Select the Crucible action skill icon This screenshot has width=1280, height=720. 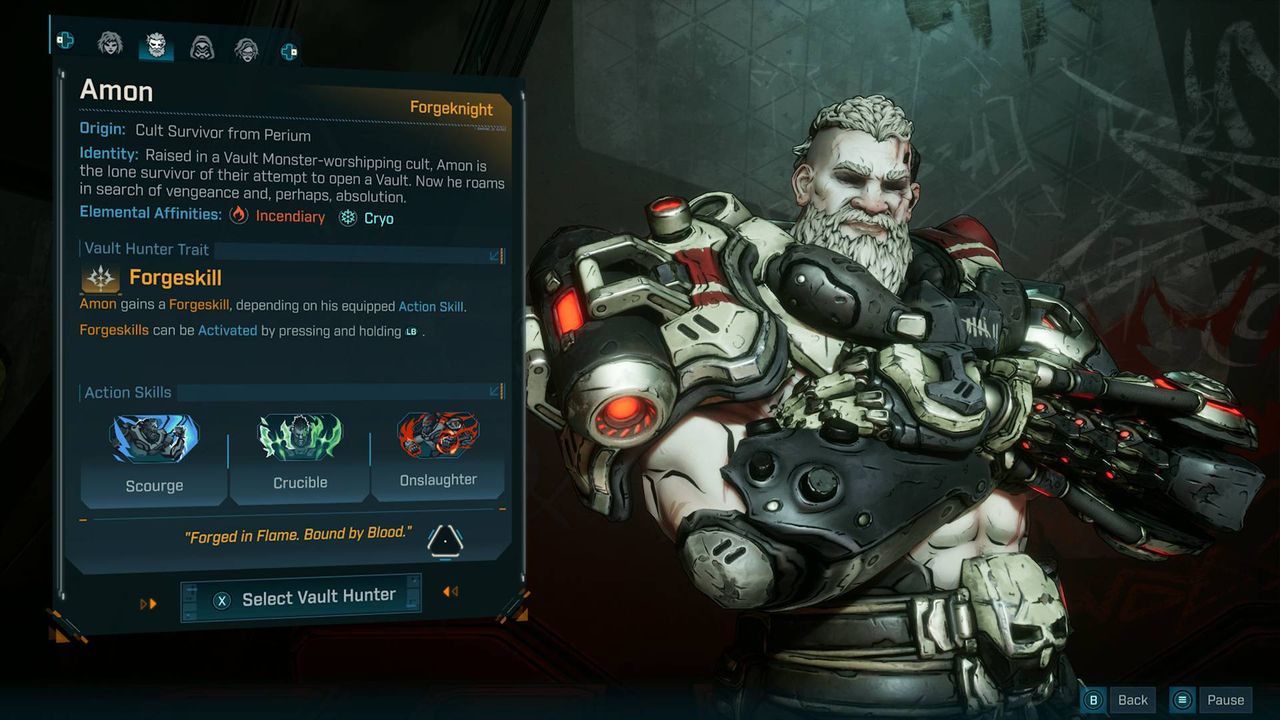(300, 437)
